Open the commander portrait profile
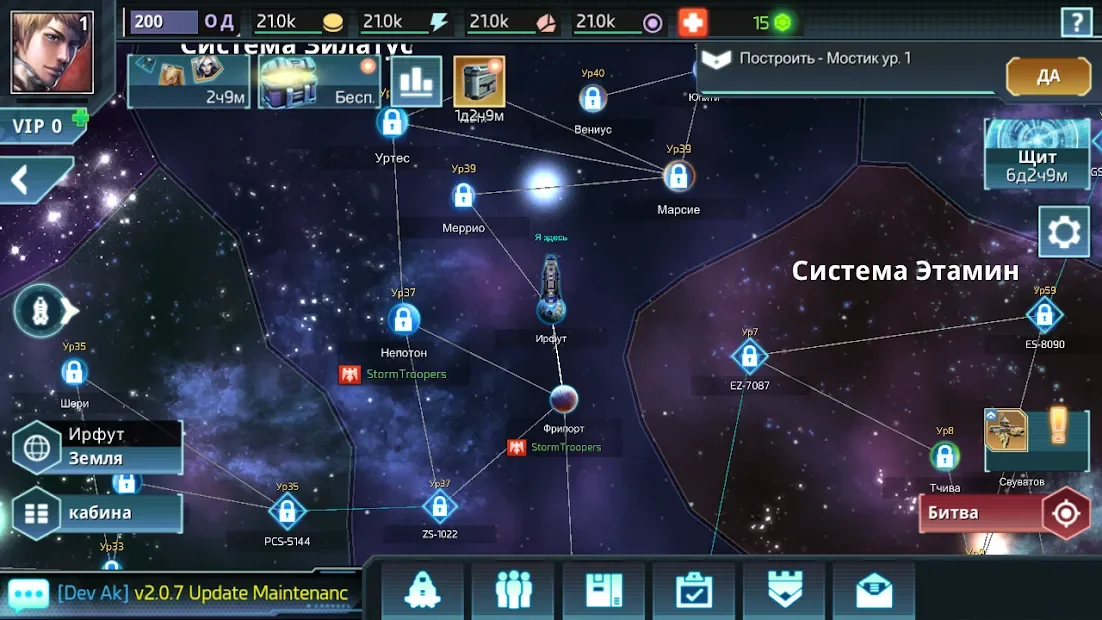 52,52
